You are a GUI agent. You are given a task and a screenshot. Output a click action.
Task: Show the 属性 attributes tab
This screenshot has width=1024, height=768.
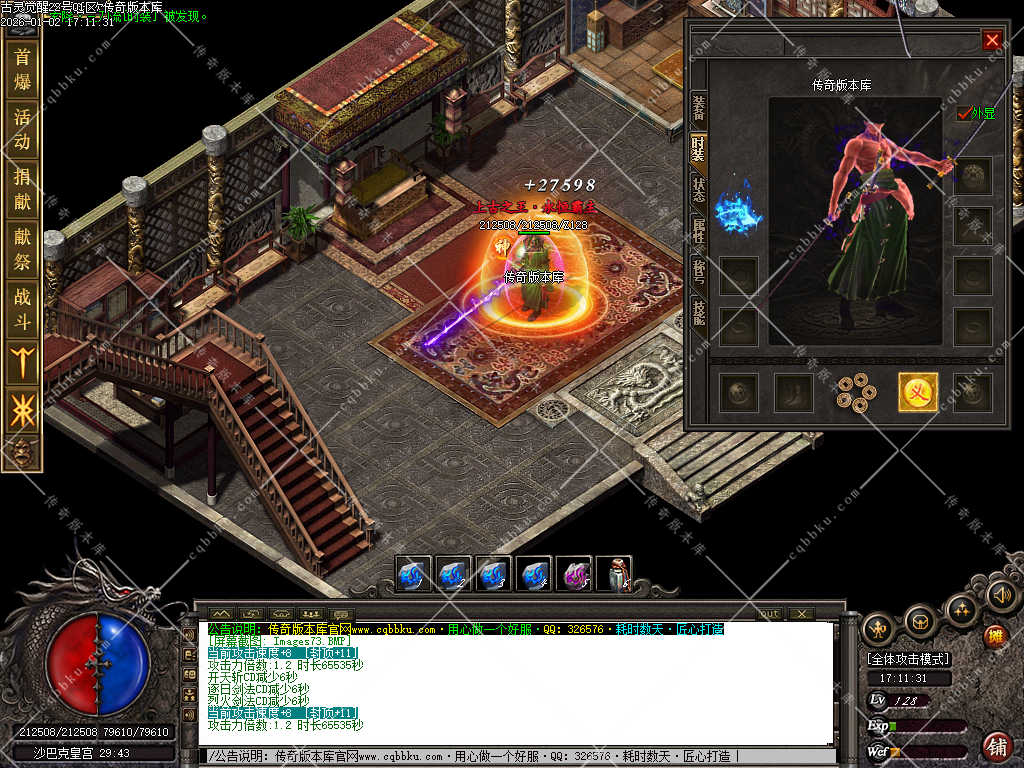click(698, 232)
